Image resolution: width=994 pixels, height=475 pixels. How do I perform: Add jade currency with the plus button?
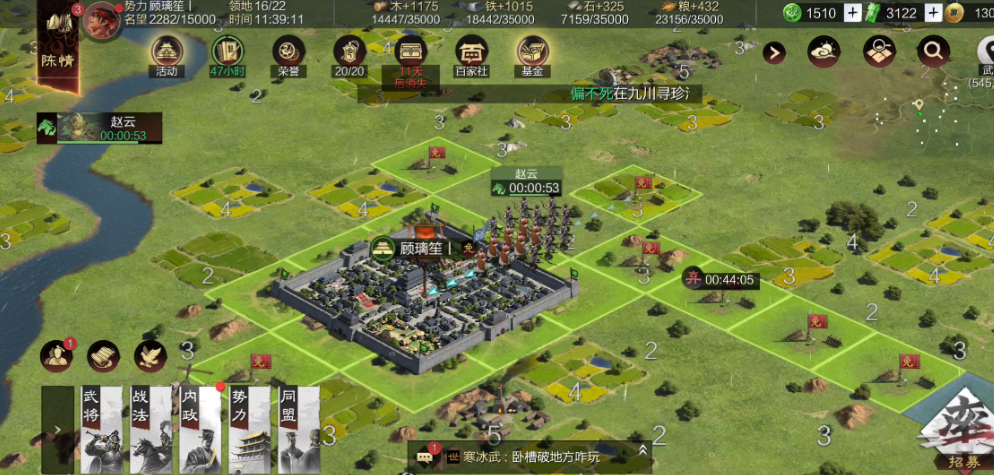tap(852, 13)
